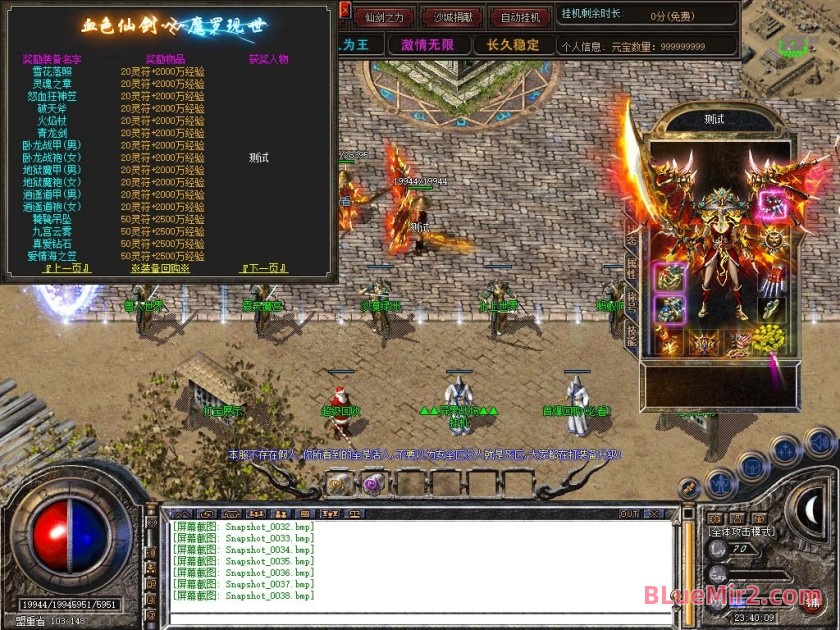
Task: Open the 技能 skills tab
Action: click(631, 334)
